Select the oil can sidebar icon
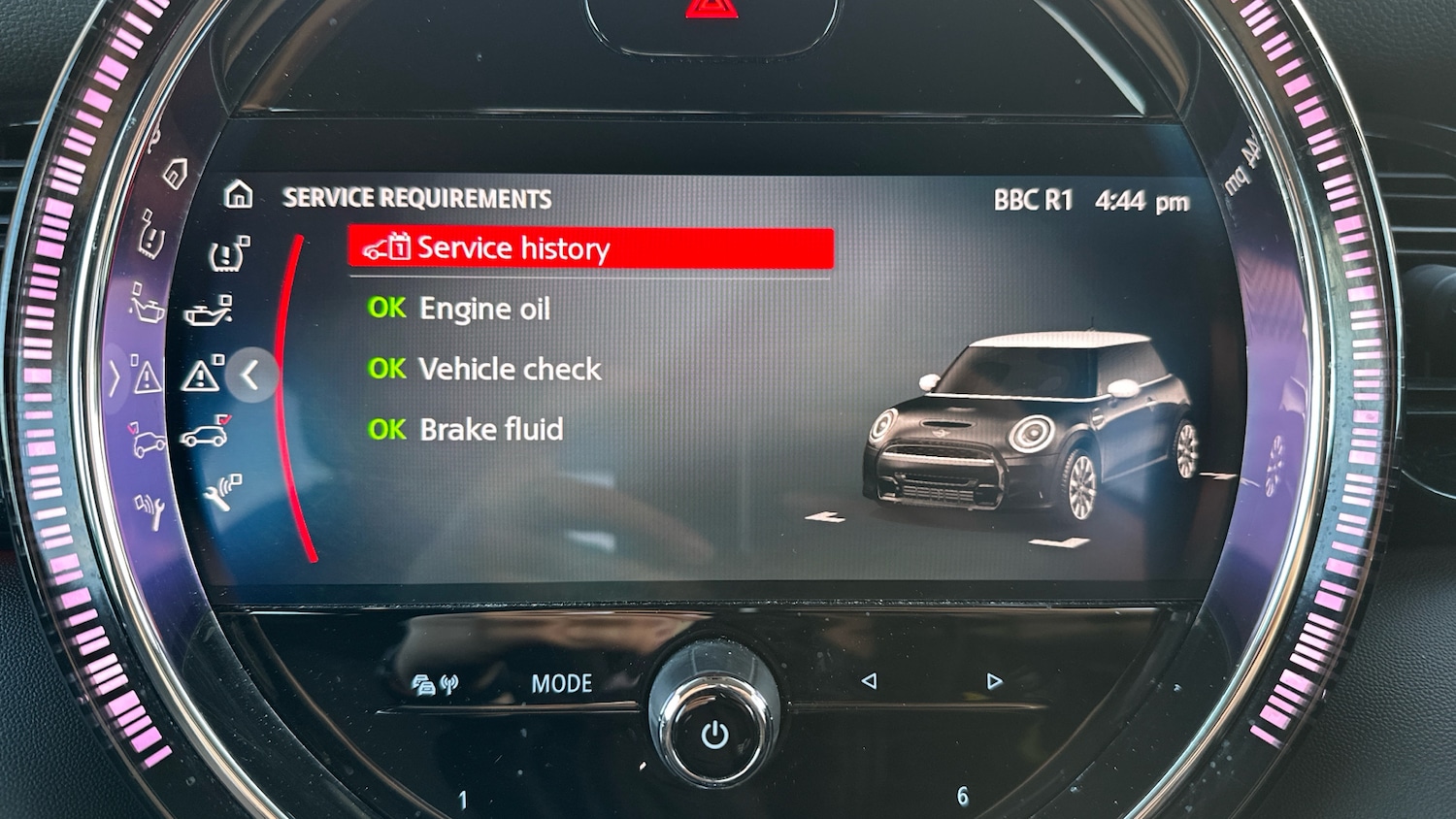The image size is (1456, 819). 209,312
